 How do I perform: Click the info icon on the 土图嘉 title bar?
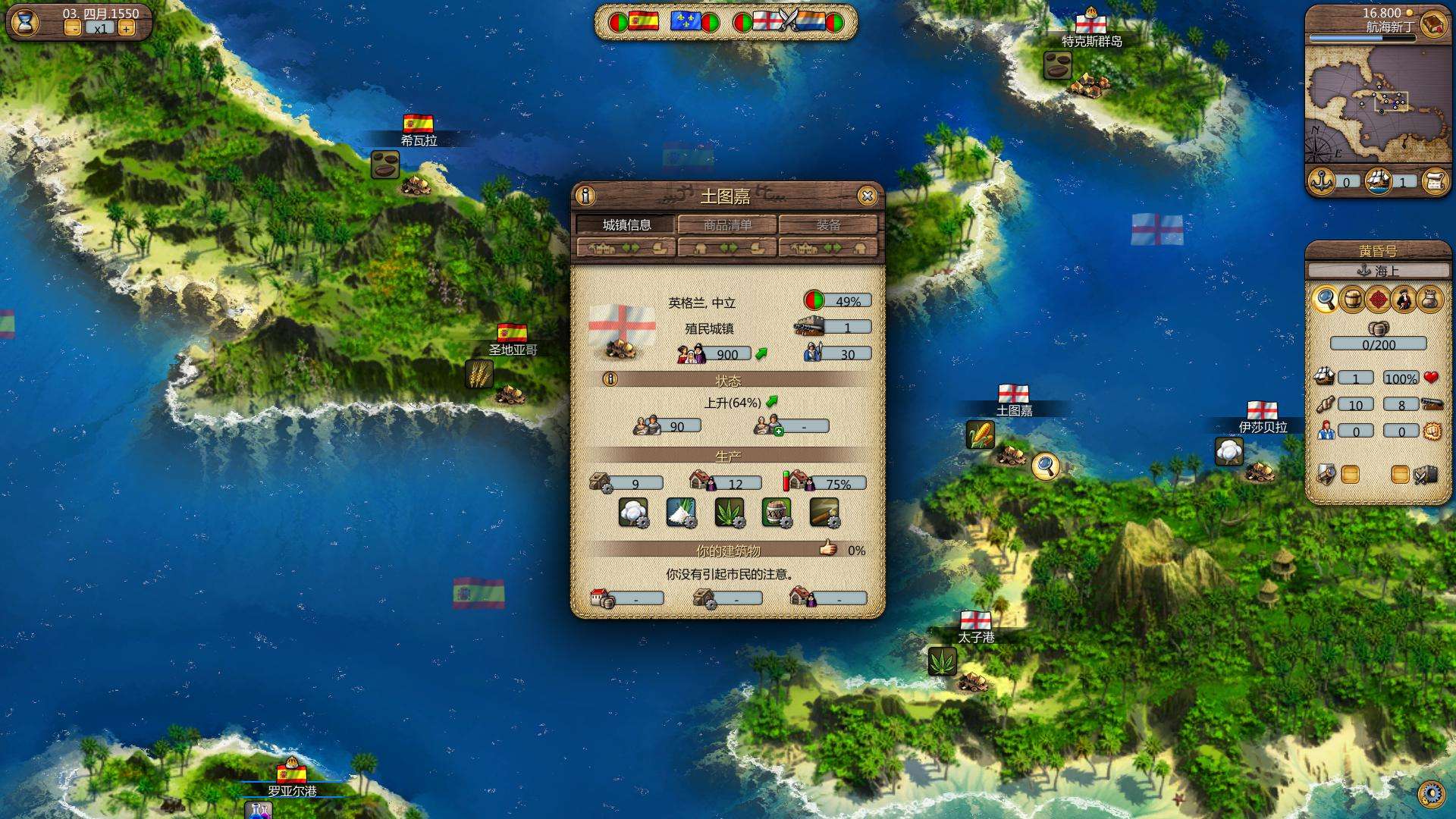click(585, 196)
